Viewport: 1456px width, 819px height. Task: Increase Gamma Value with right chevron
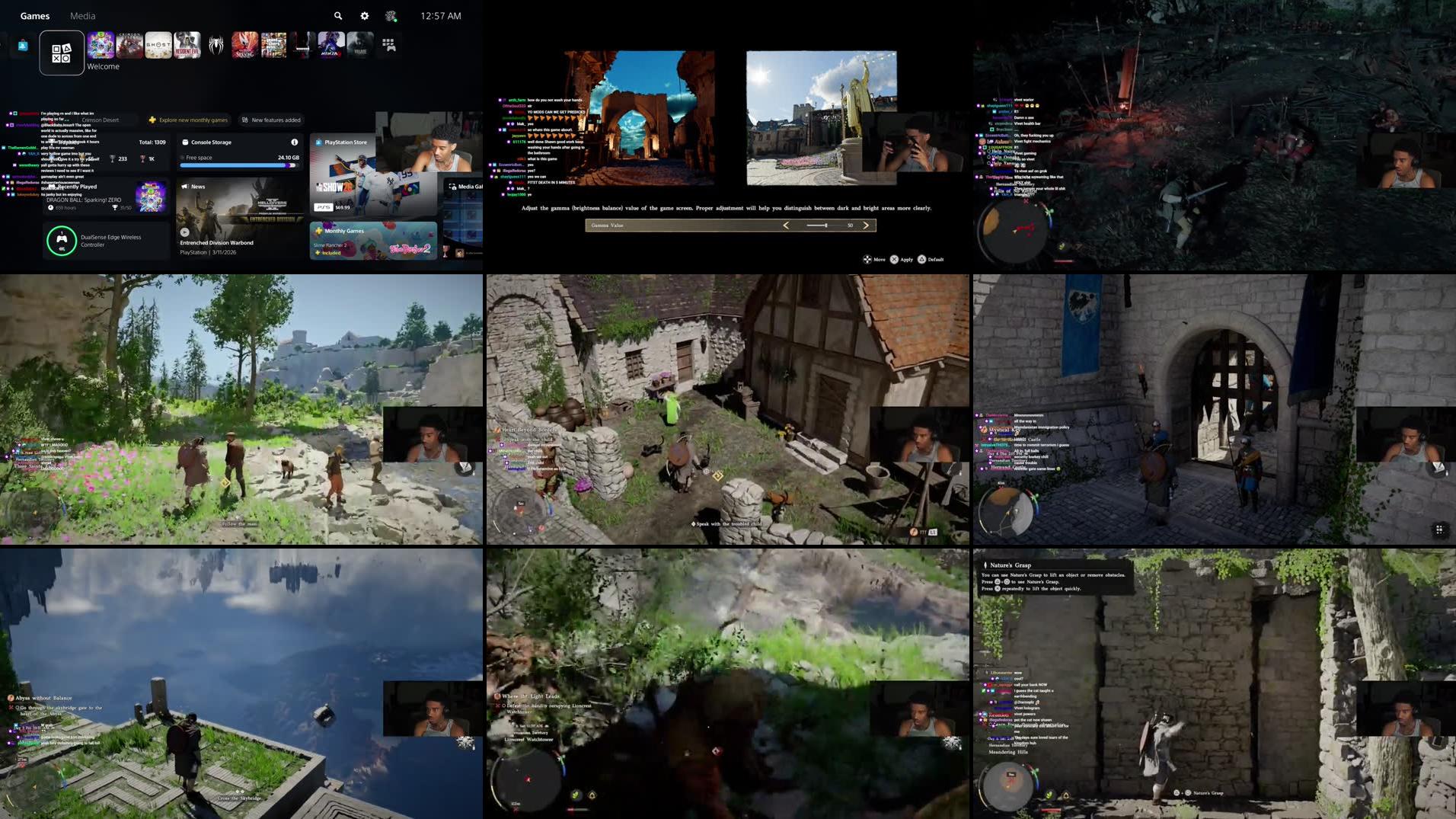[x=867, y=226]
